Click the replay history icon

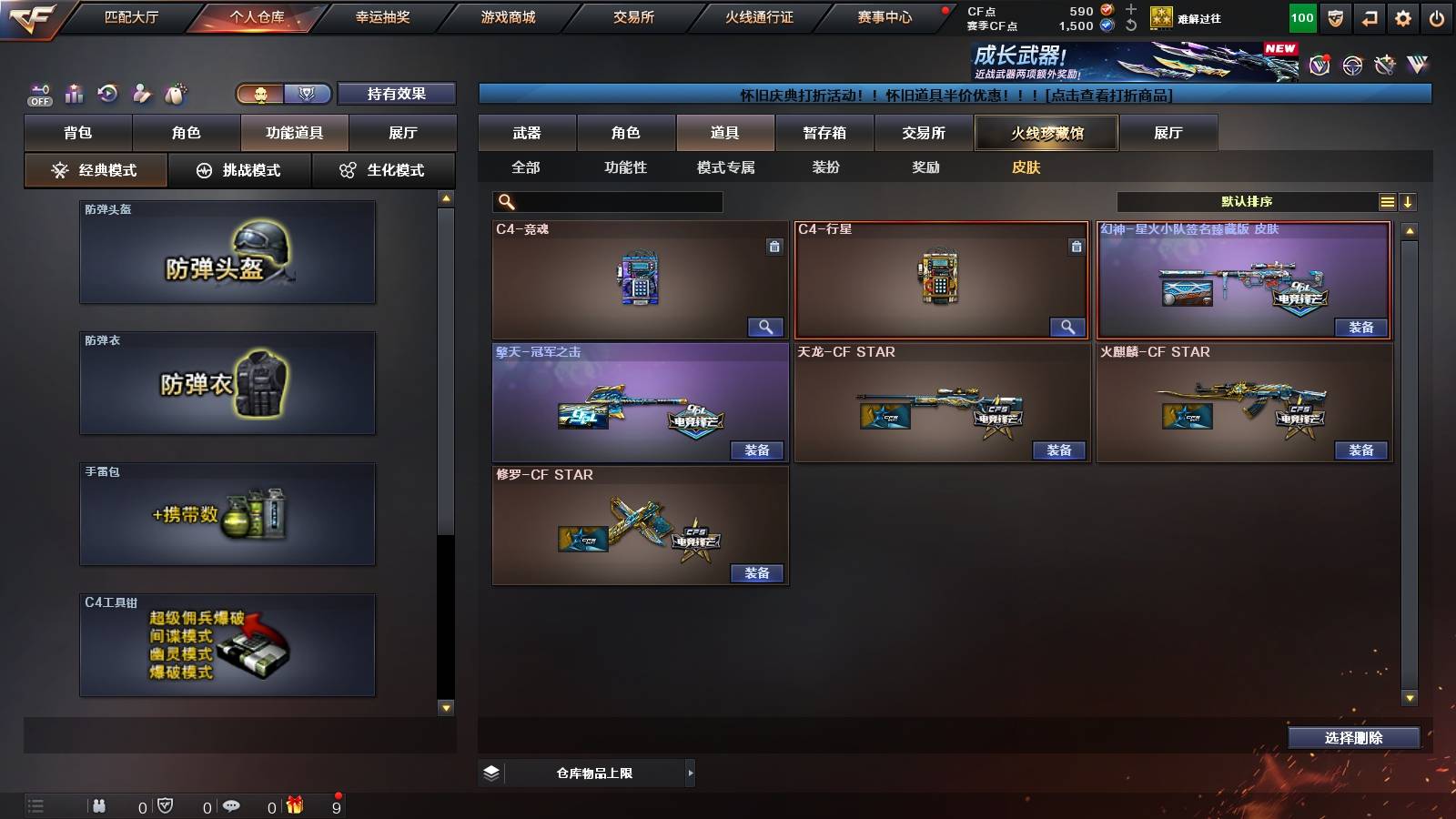tap(106, 93)
